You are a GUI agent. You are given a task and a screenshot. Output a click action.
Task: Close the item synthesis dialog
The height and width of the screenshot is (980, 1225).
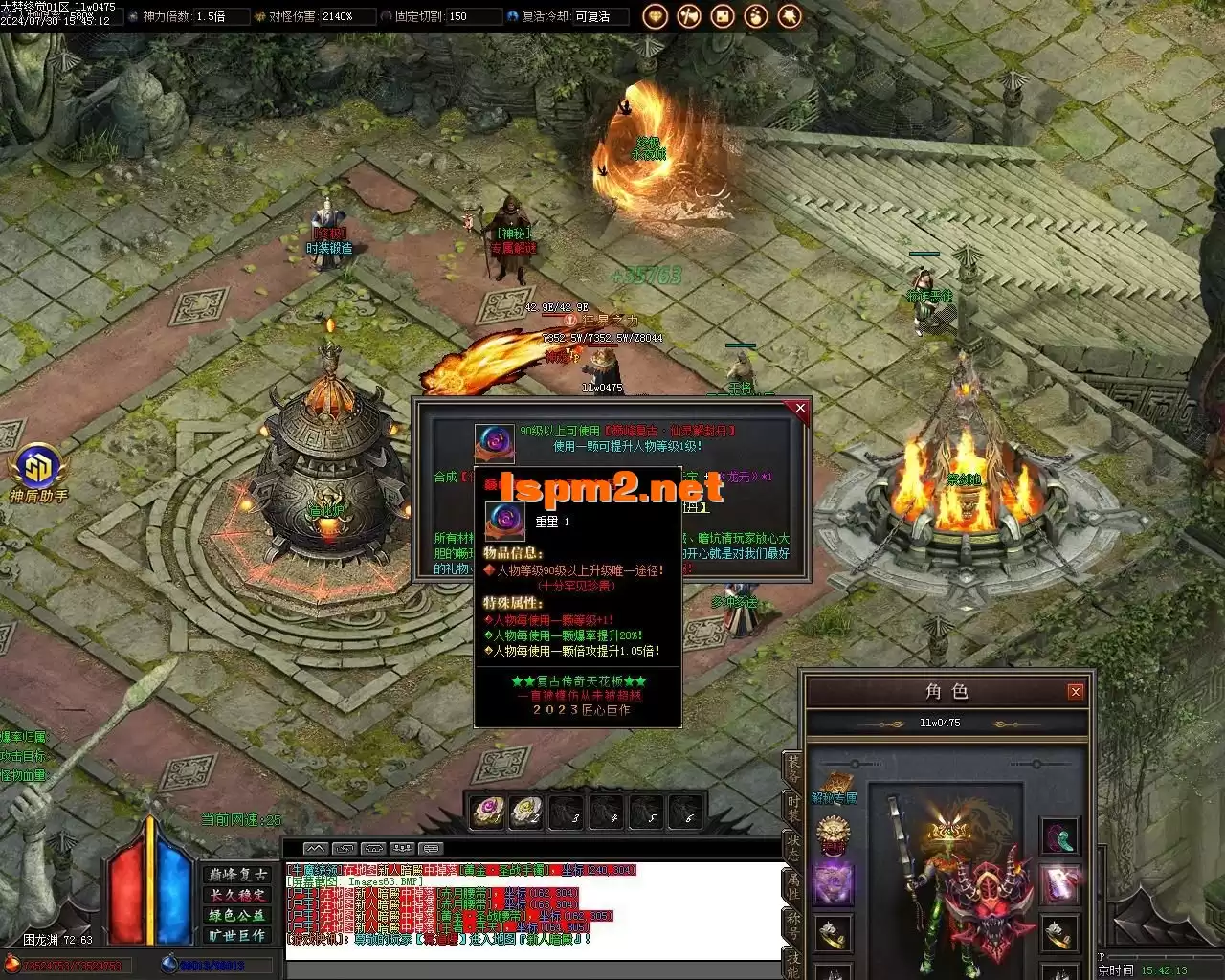800,409
